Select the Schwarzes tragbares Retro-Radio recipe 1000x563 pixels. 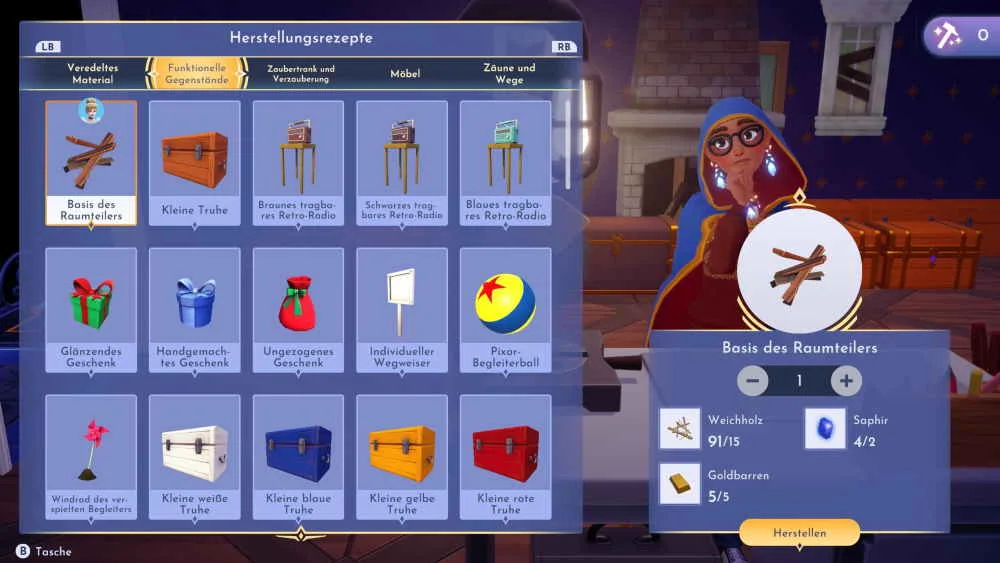tap(402, 162)
